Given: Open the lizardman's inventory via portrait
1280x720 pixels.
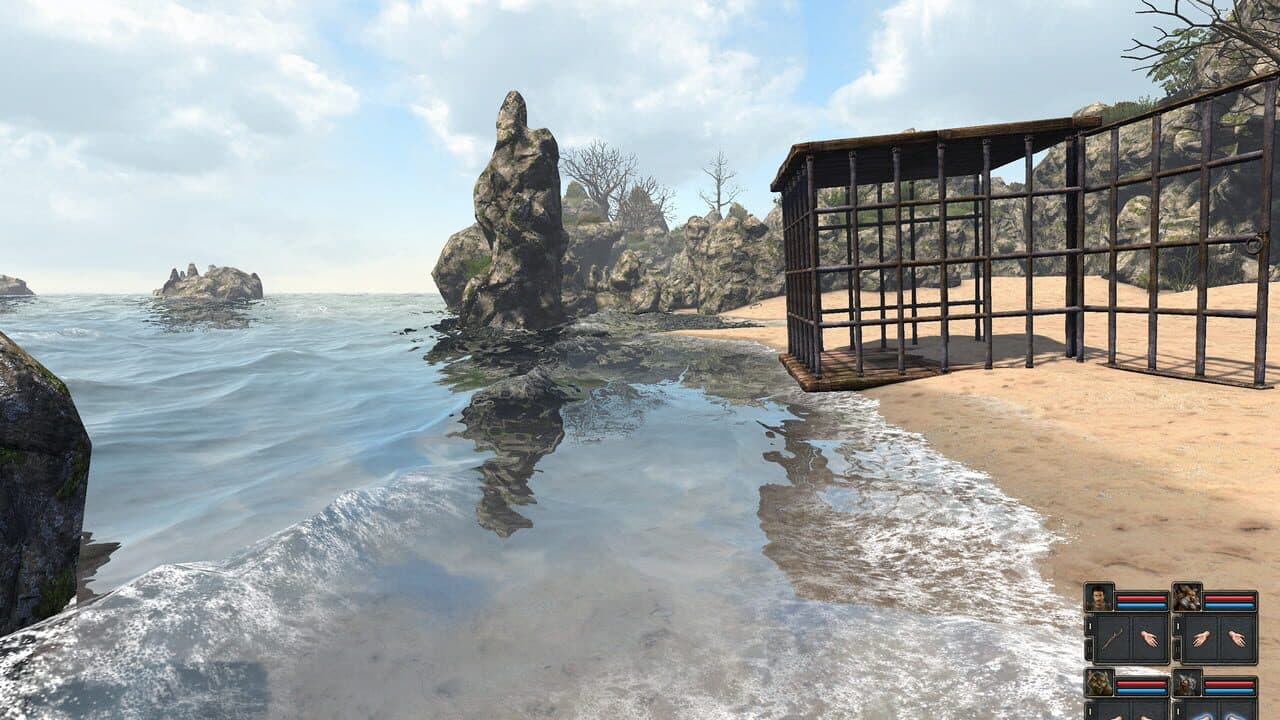Looking at the screenshot, I should pos(1097,683).
